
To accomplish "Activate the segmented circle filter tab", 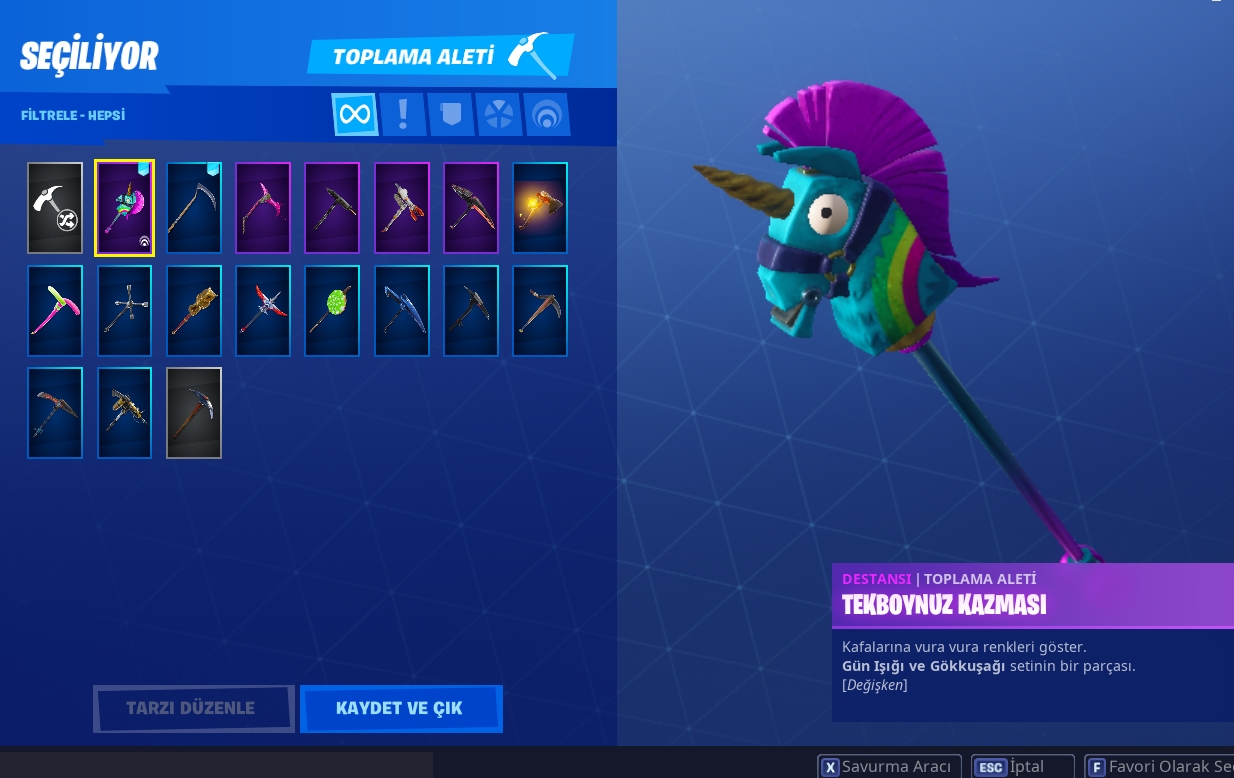I will pyautogui.click(x=498, y=114).
